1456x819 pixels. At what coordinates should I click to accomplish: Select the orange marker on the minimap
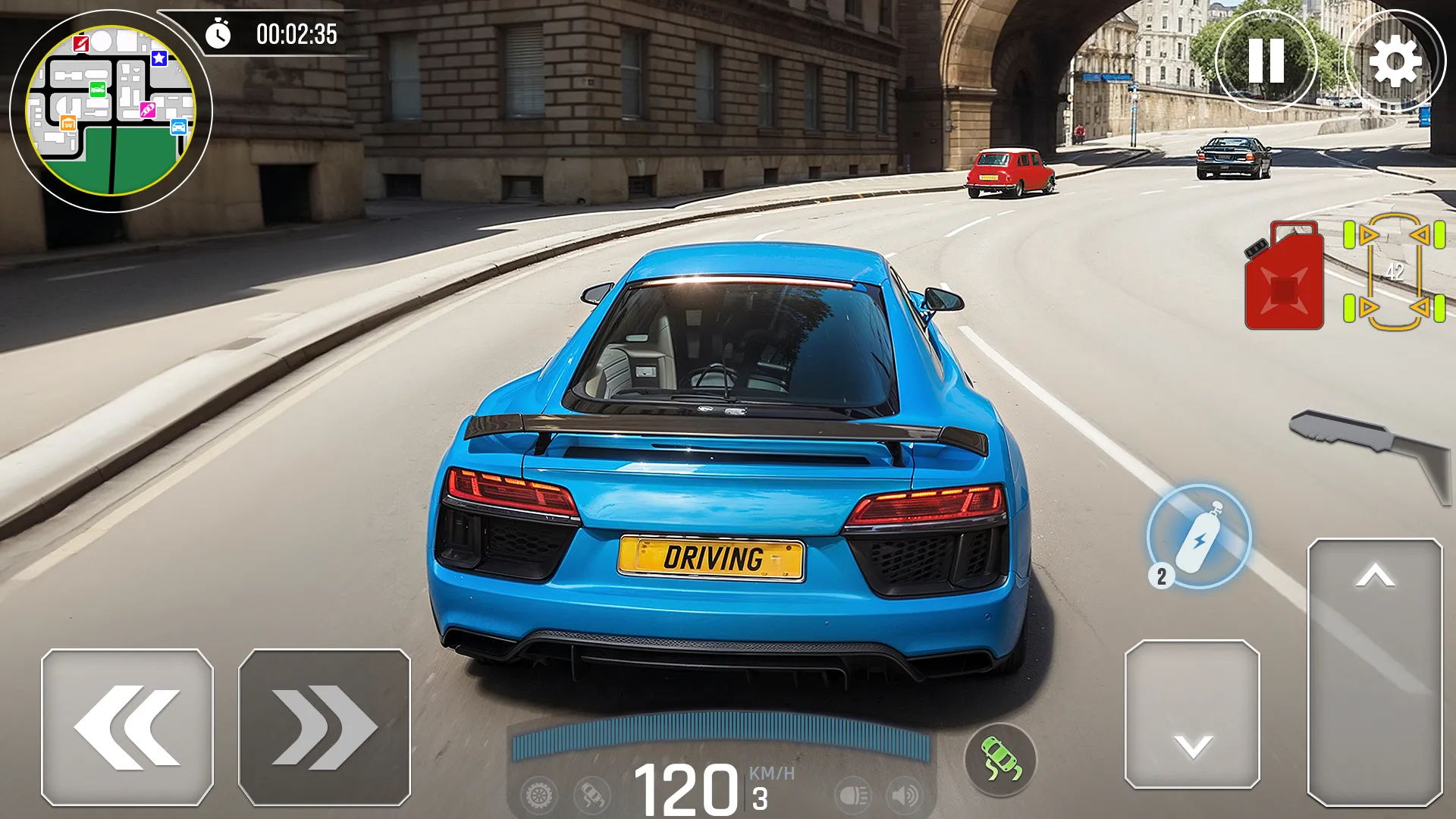(x=68, y=123)
